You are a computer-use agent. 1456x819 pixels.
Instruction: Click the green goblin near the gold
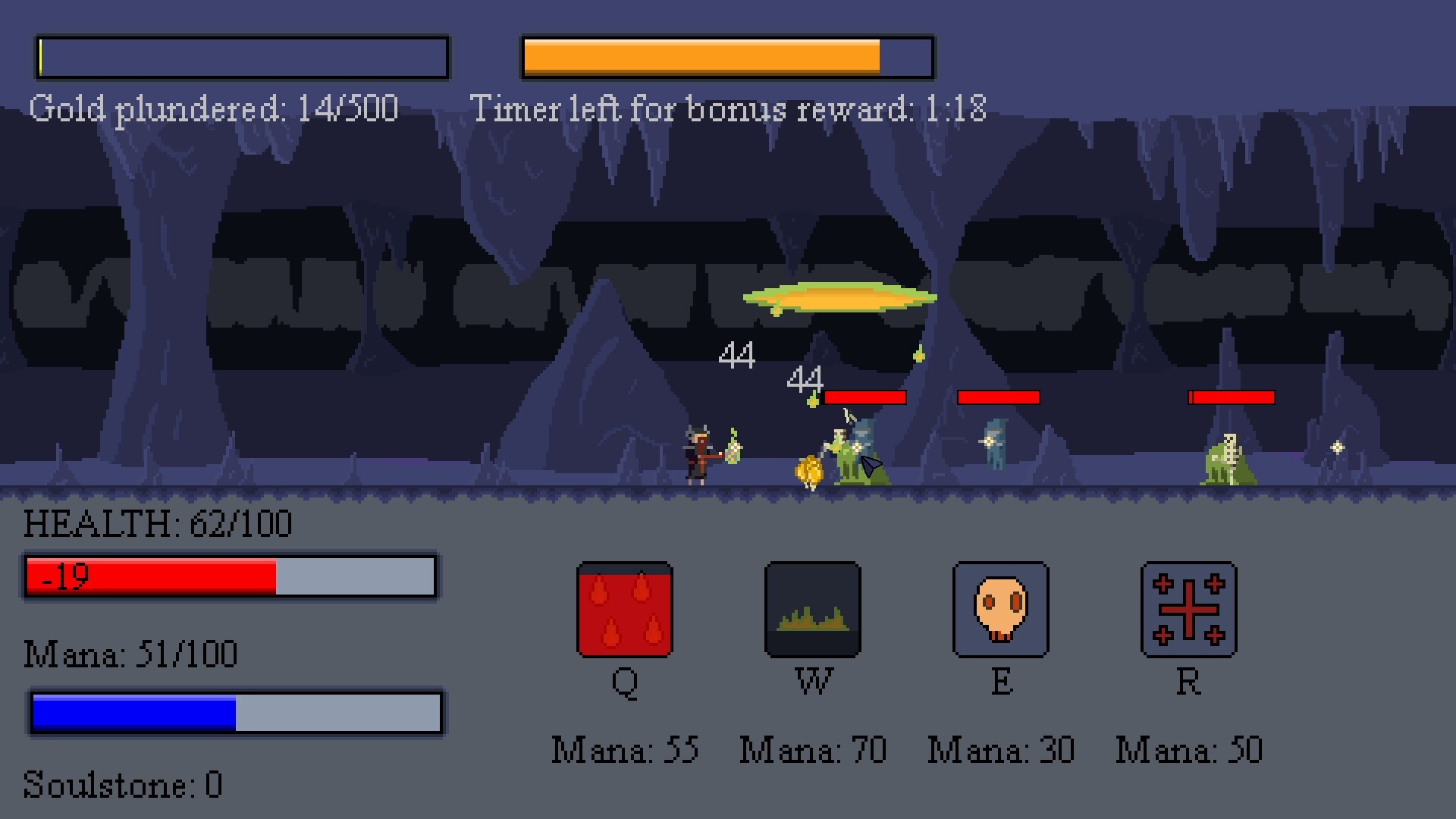(x=842, y=455)
